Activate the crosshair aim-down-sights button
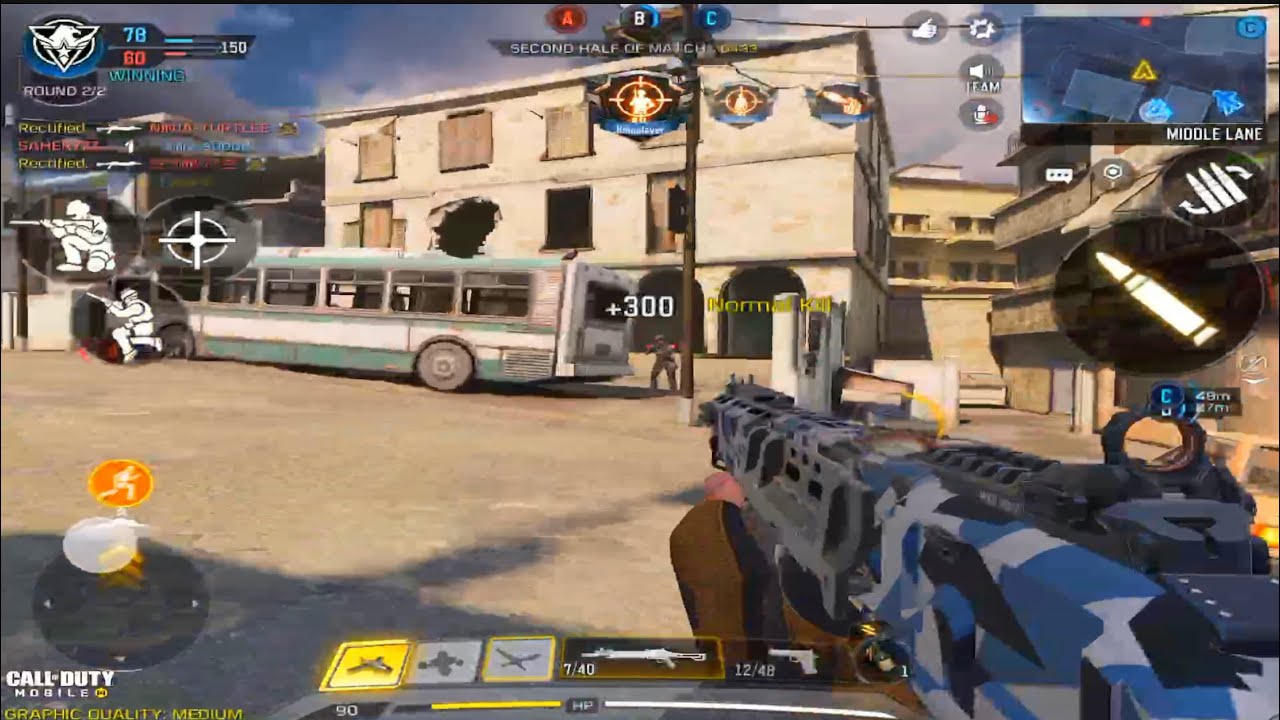Image resolution: width=1280 pixels, height=720 pixels. [x=197, y=239]
